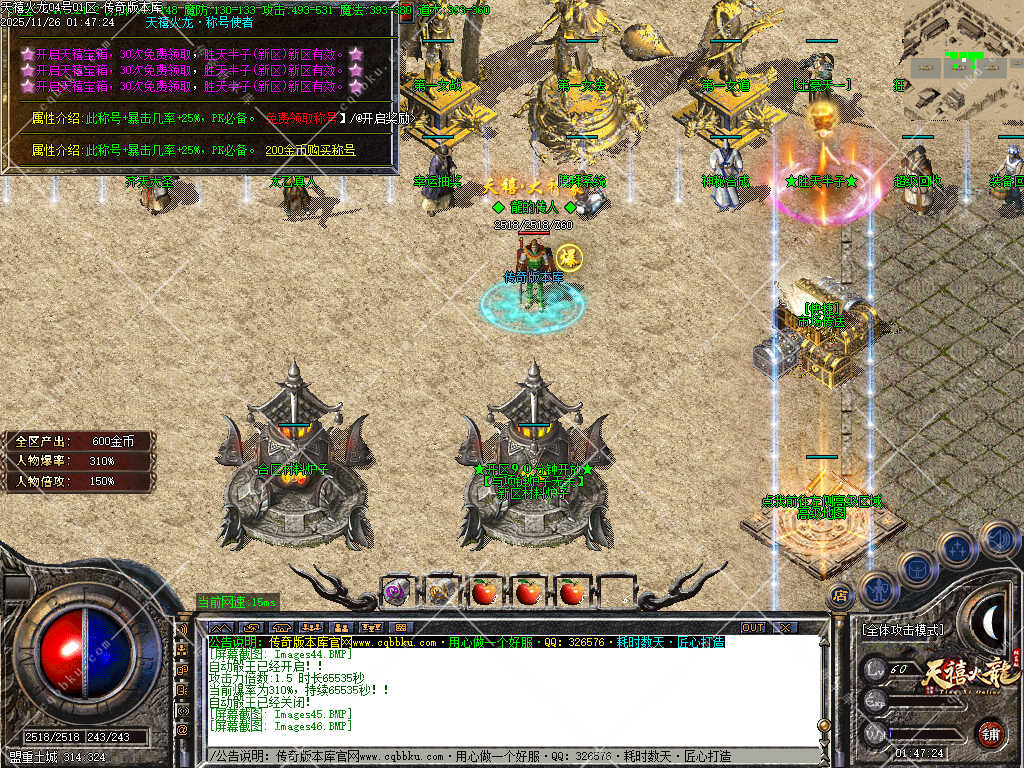This screenshot has height=768, width=1024.
Task: Click the red 铺 stall button
Action: point(991,734)
